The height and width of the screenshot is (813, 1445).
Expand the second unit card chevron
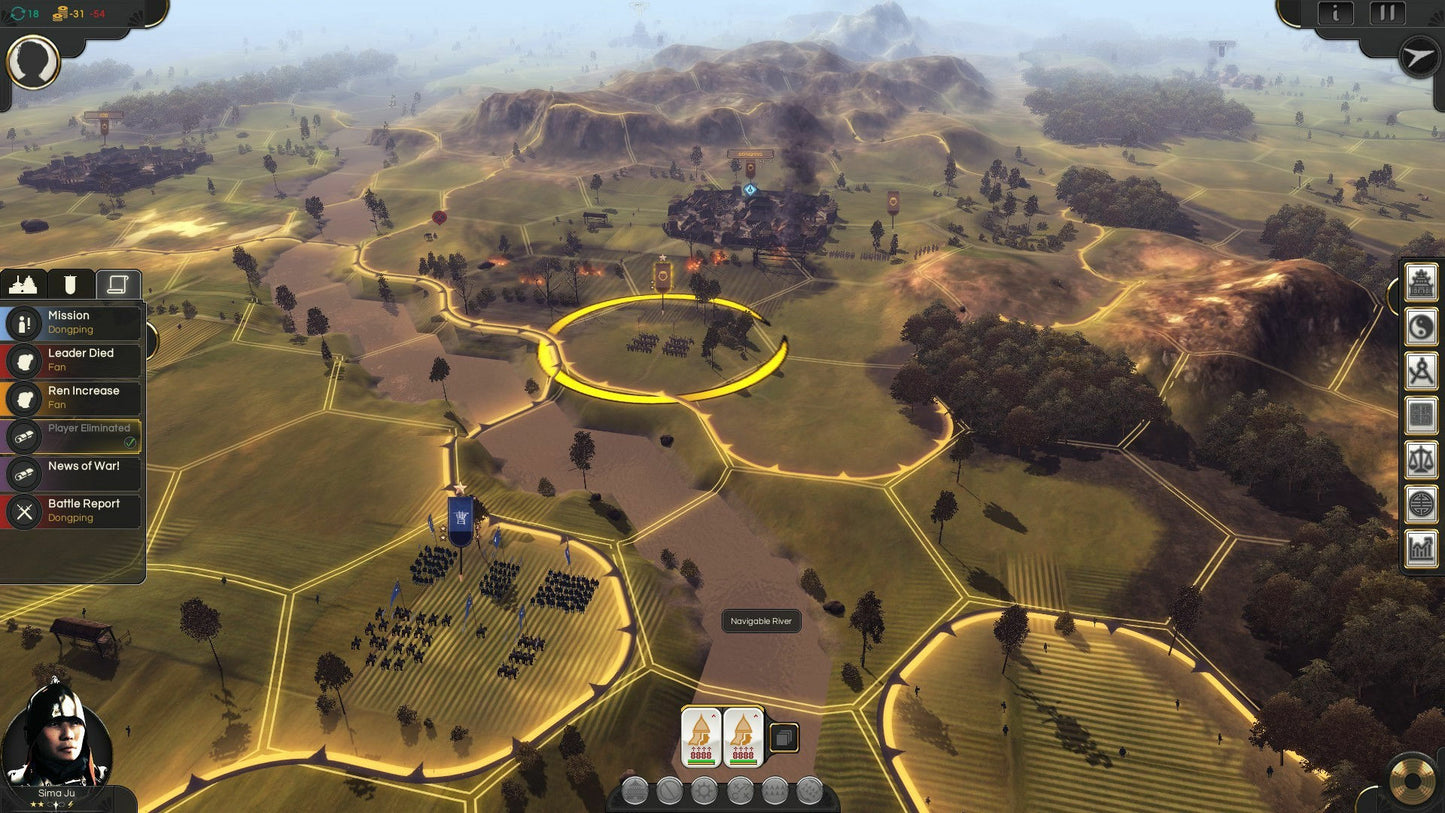coord(755,715)
